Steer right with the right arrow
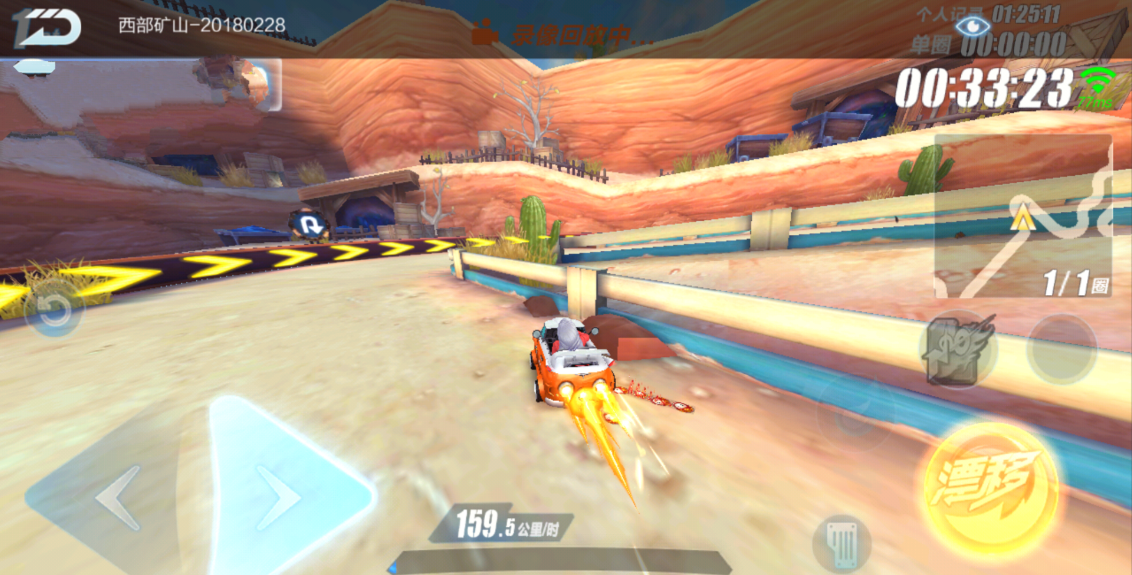 click(281, 494)
